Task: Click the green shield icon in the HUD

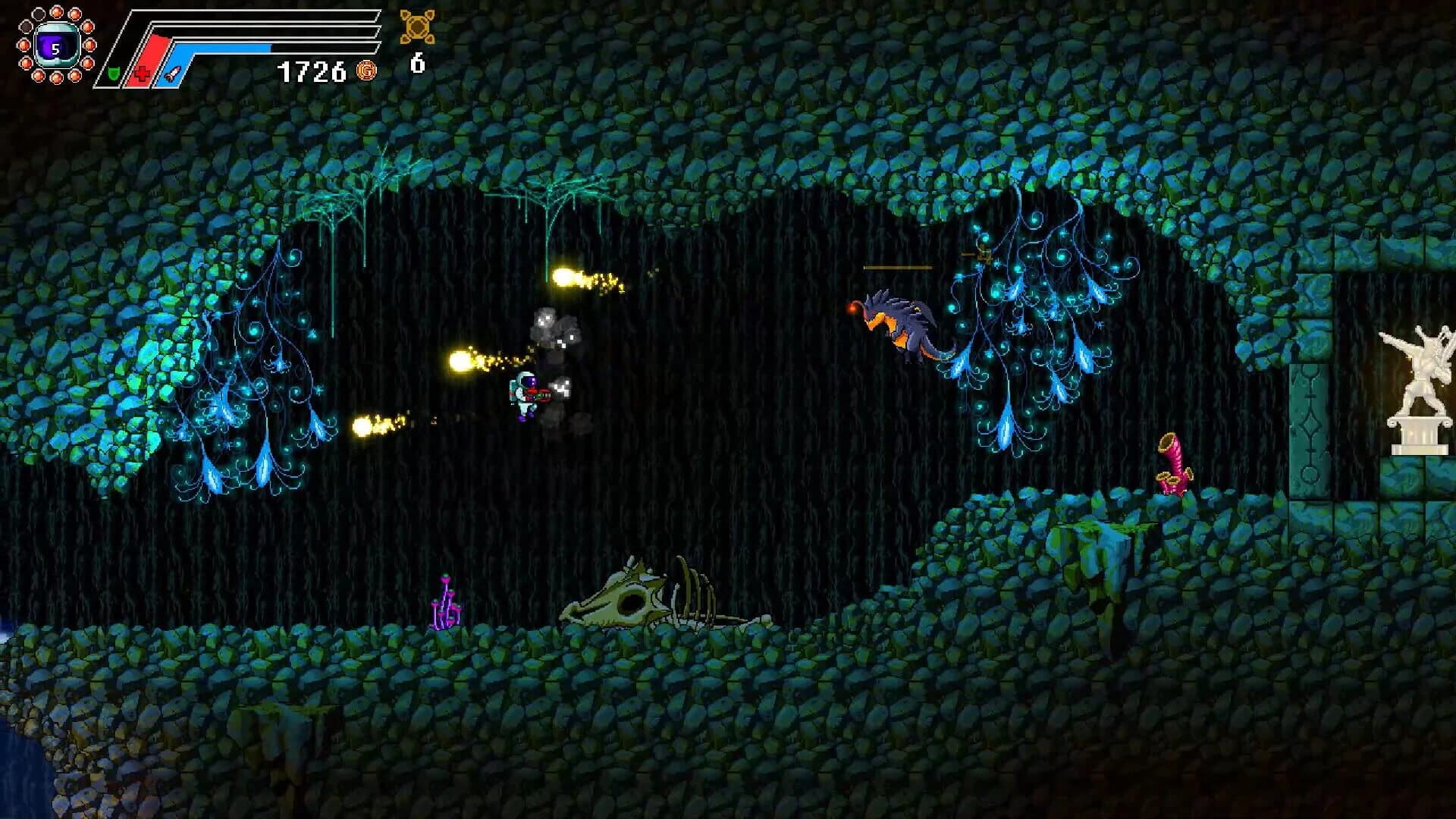Action: tap(114, 74)
